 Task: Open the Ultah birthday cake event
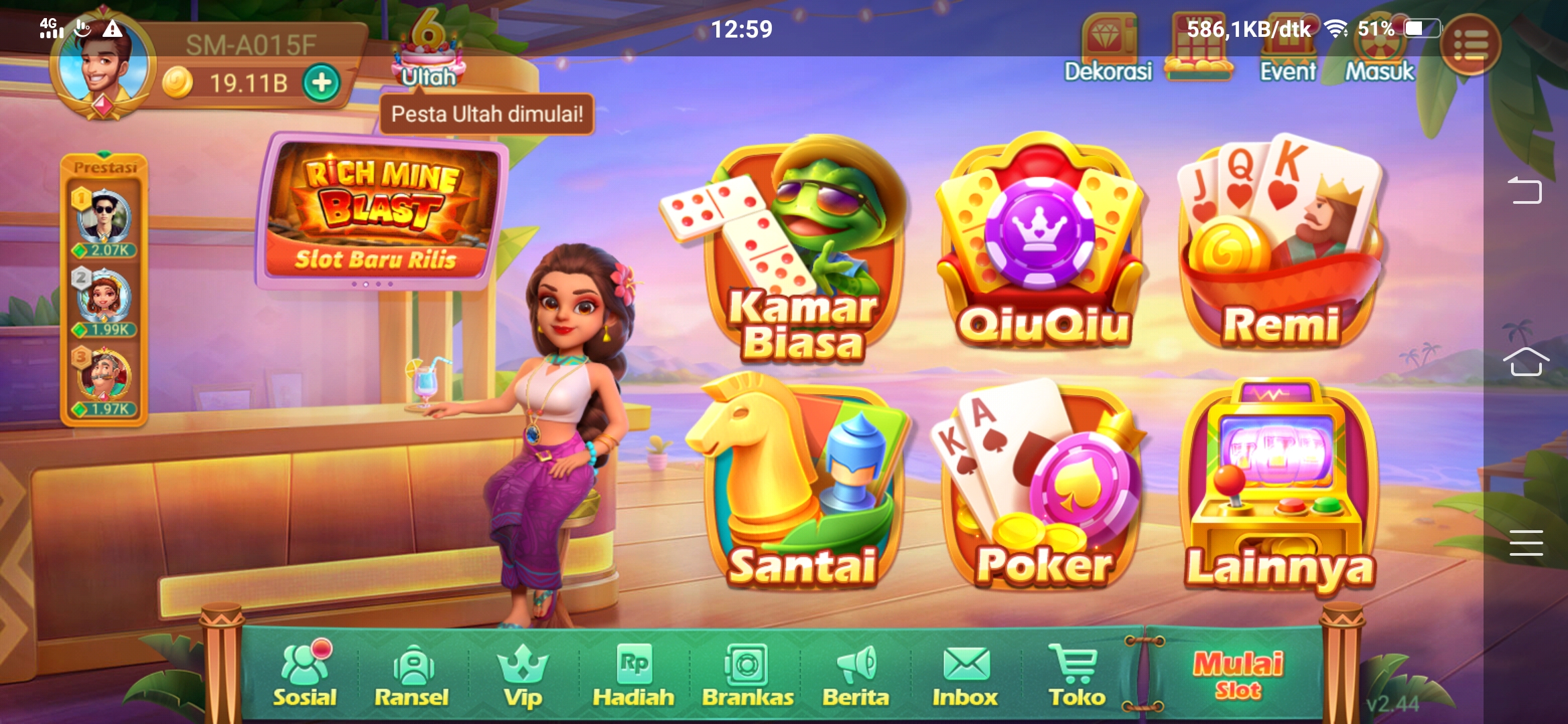tap(429, 54)
